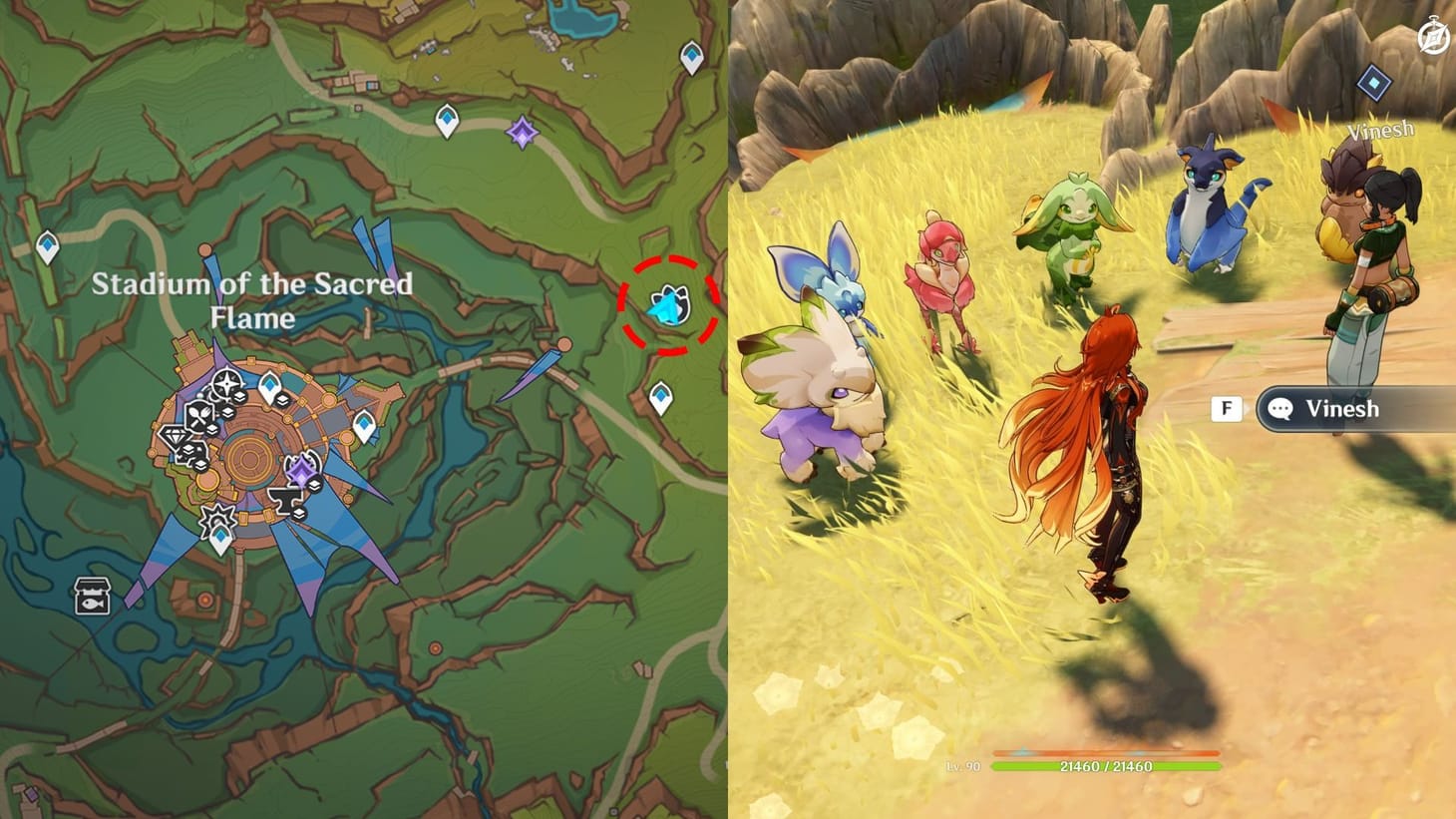Select the spiked sun icon at the stadium's south side
1456x819 pixels.
tap(217, 519)
